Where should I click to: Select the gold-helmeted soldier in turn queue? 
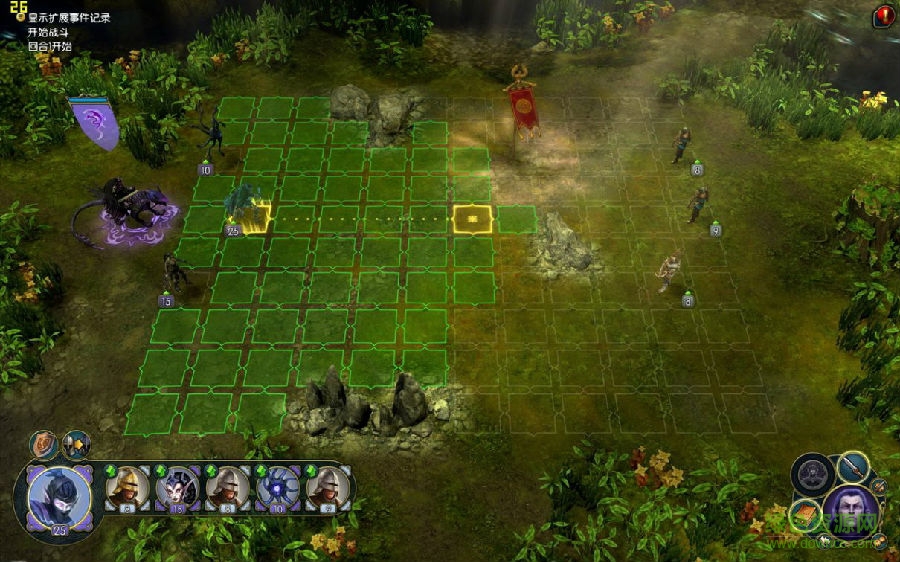point(129,487)
